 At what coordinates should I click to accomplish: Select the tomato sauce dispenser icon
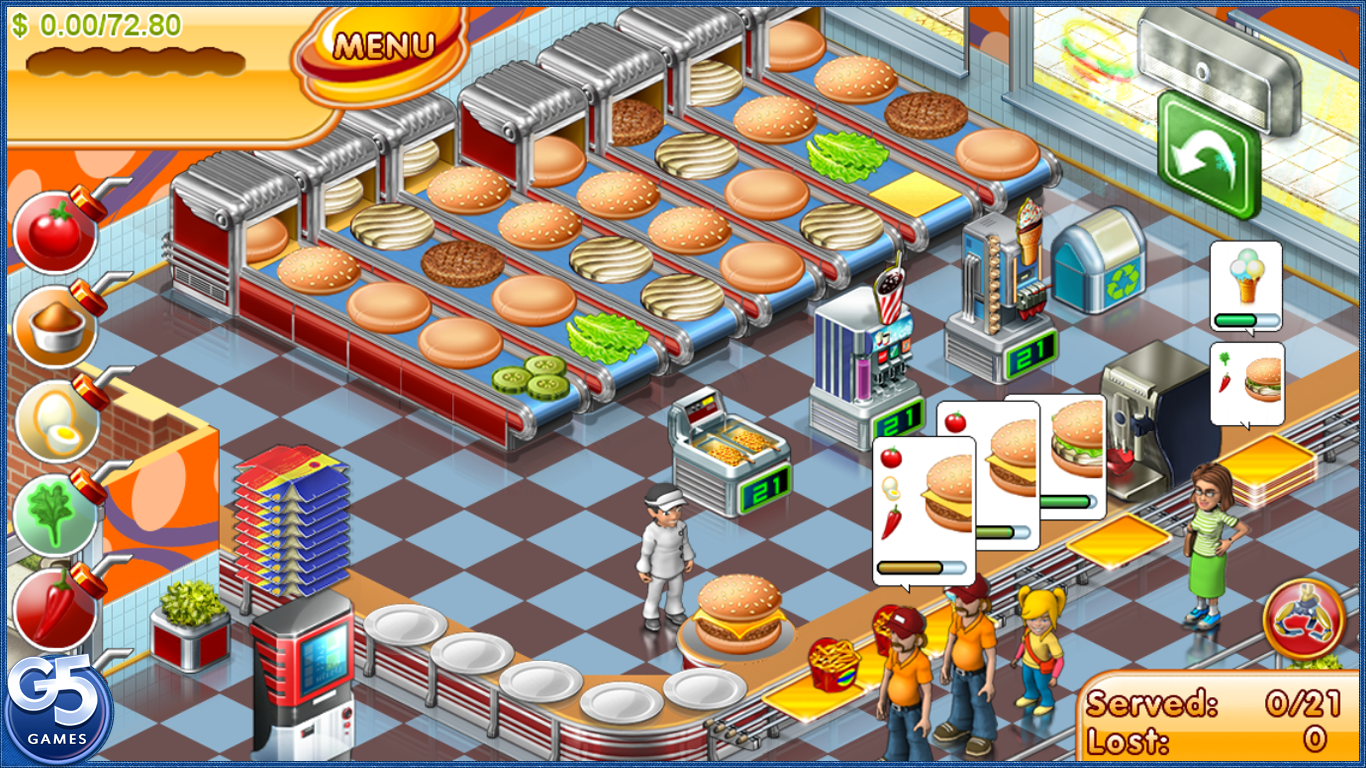click(55, 232)
